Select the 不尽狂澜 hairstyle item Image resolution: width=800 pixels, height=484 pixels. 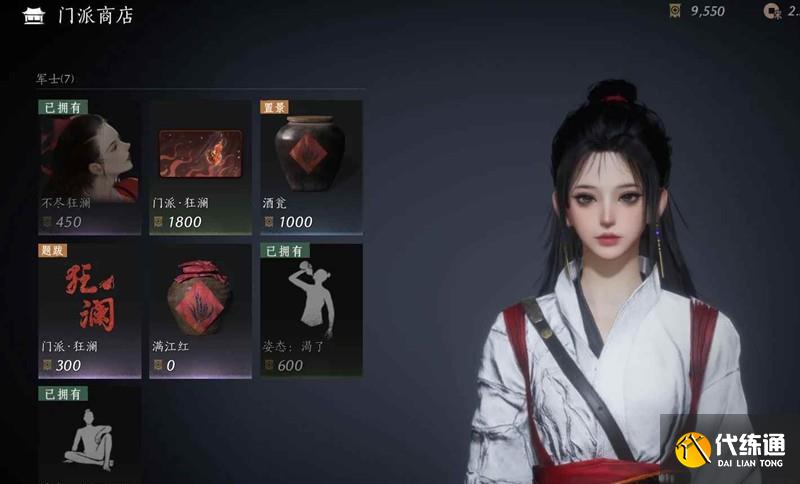coord(89,165)
